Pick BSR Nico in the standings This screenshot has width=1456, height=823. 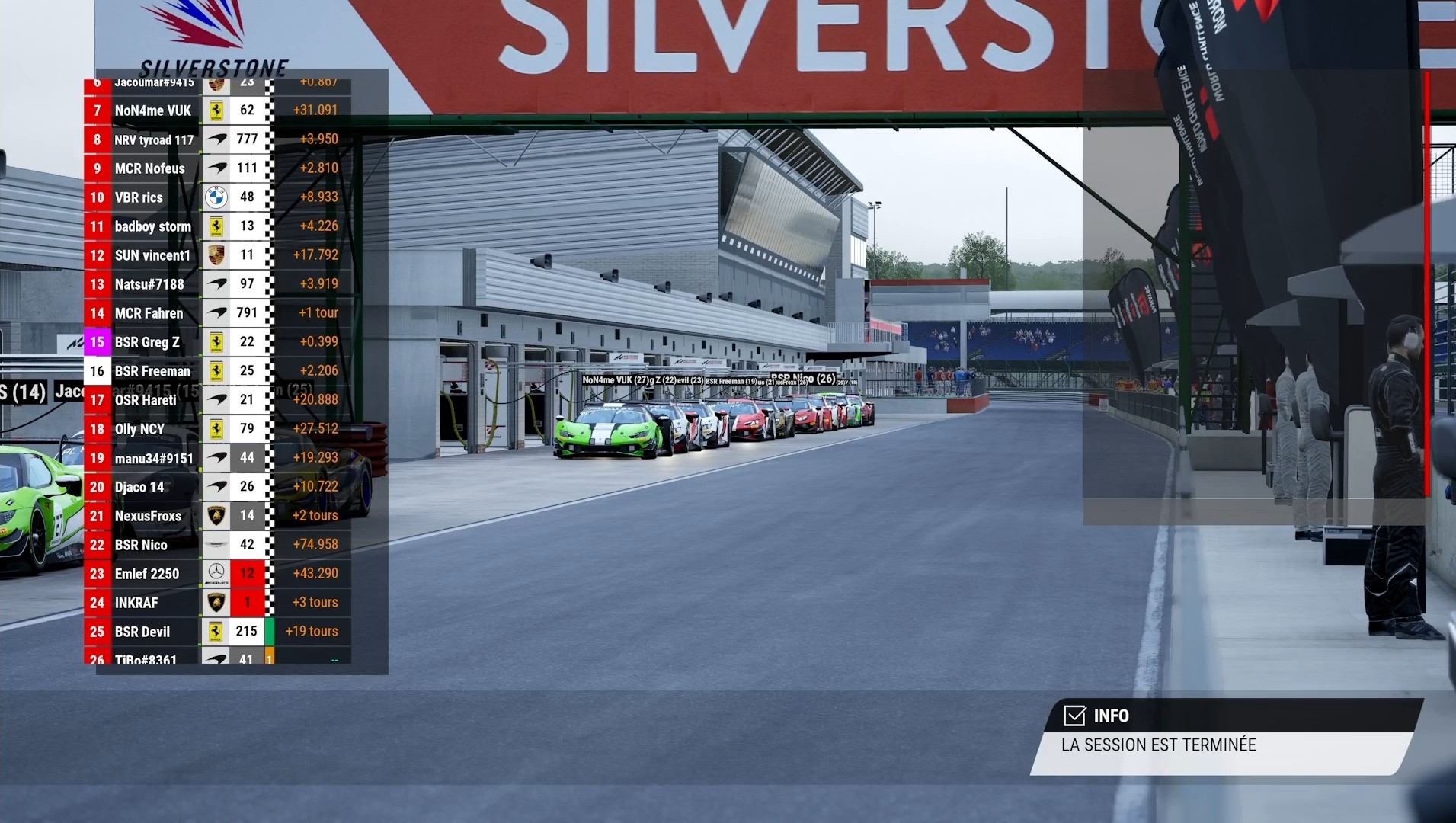141,545
